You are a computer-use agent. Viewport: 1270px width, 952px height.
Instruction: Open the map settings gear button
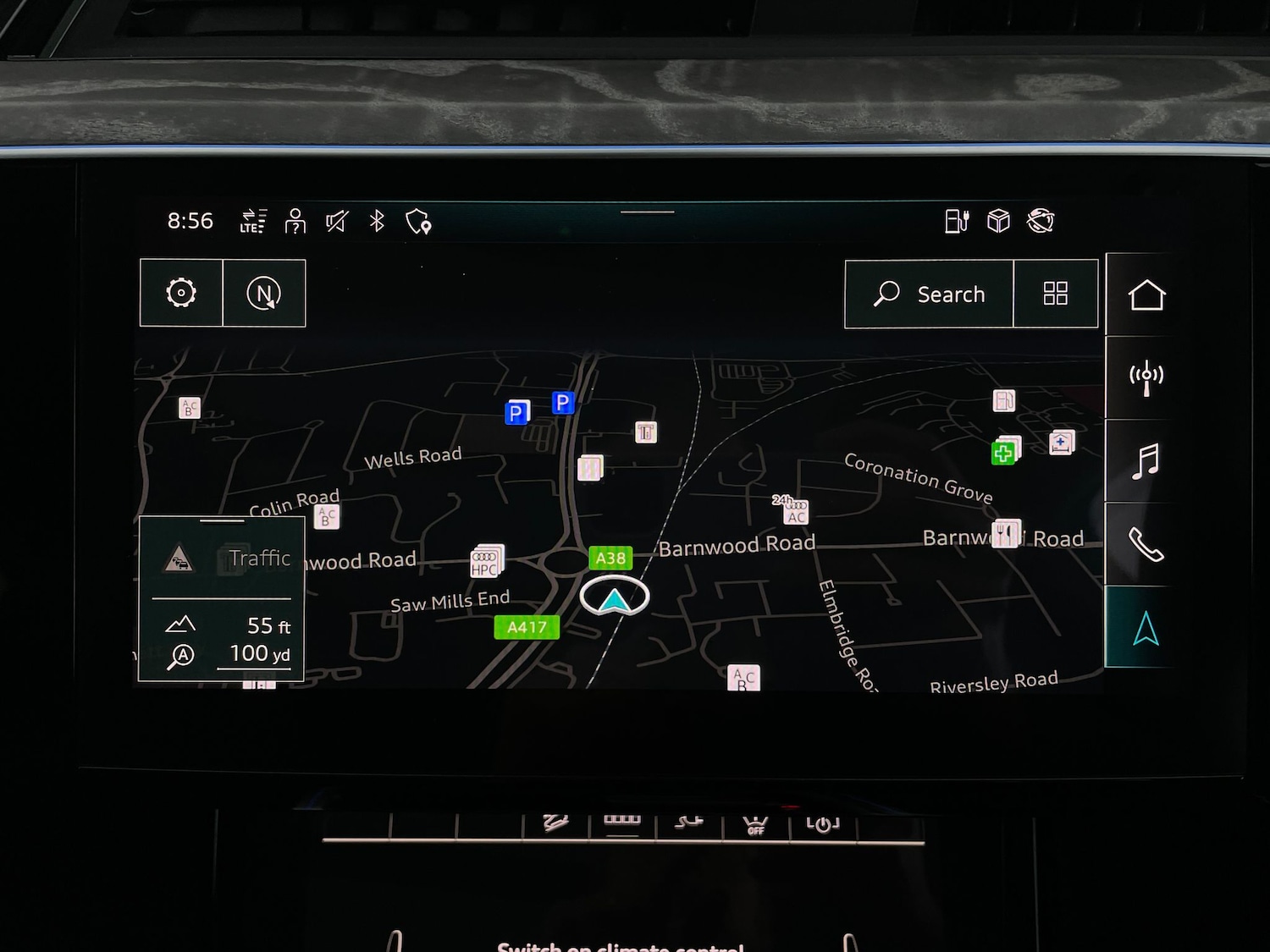(181, 293)
